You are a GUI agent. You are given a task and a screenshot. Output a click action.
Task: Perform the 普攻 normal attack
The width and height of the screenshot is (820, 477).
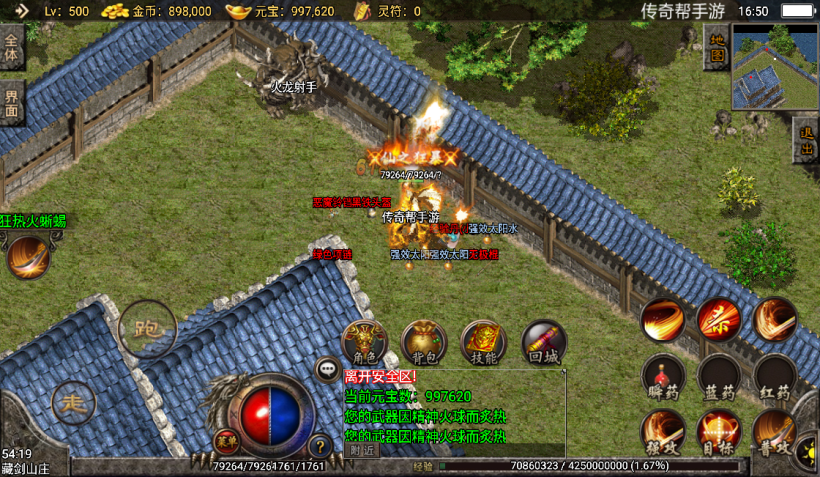coord(775,433)
